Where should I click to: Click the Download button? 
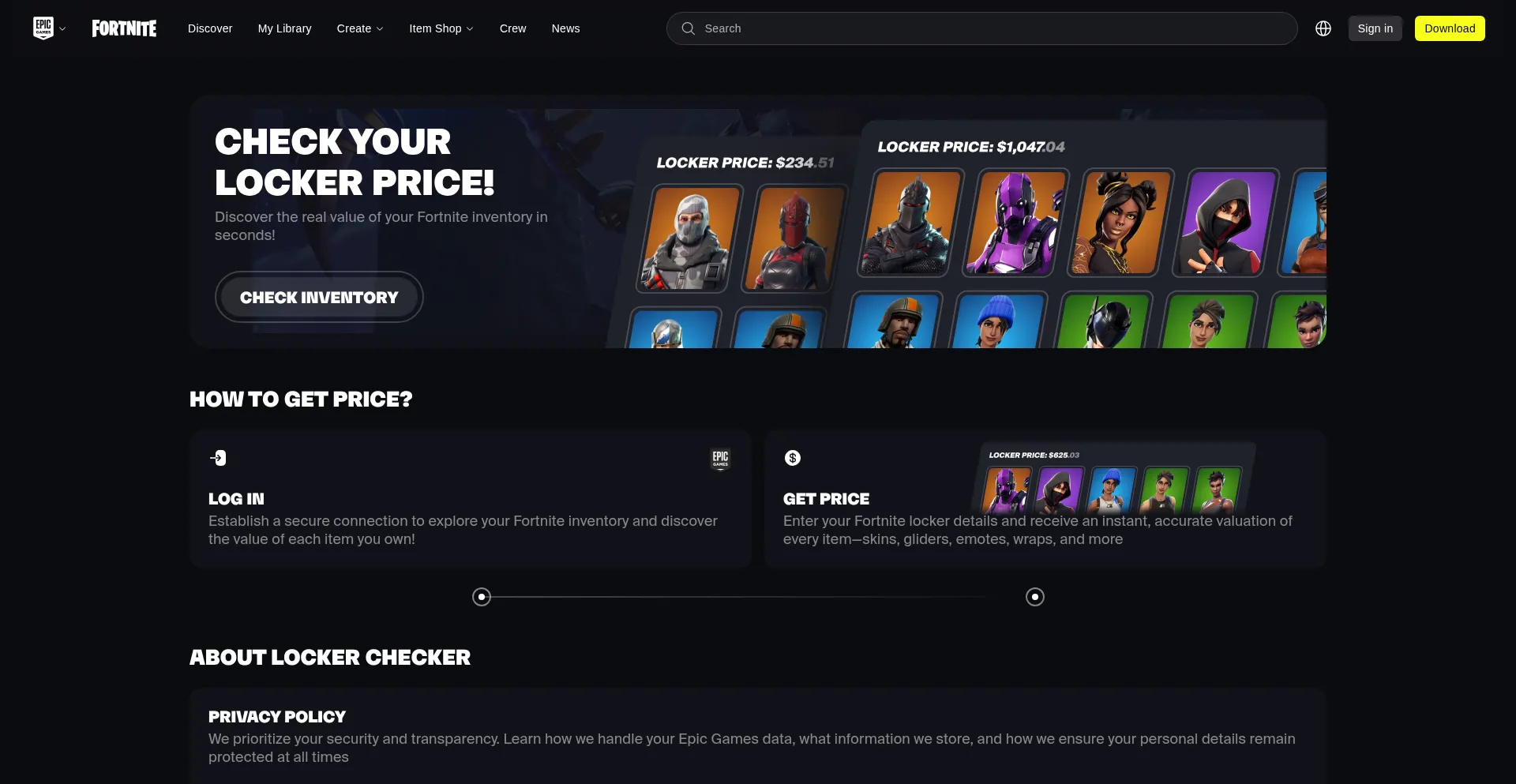pos(1450,28)
